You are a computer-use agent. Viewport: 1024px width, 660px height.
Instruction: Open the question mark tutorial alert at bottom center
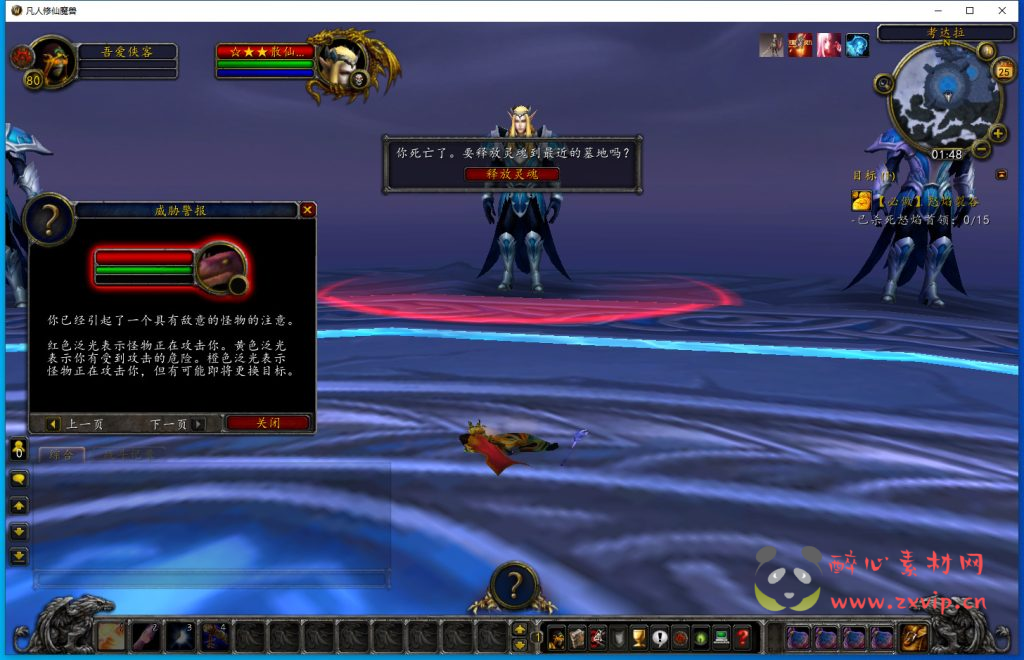[514, 586]
